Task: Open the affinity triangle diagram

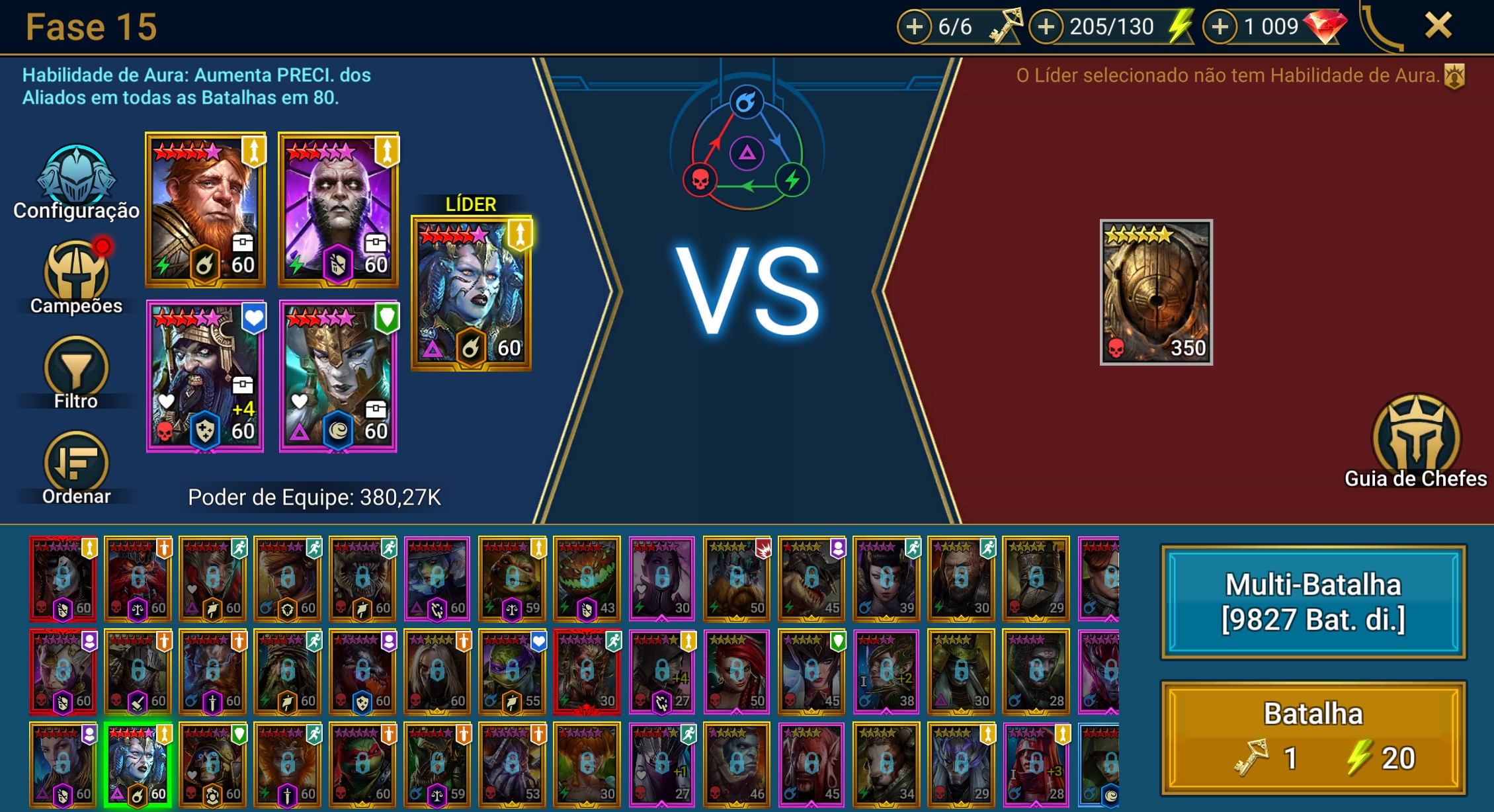Action: coord(747,153)
